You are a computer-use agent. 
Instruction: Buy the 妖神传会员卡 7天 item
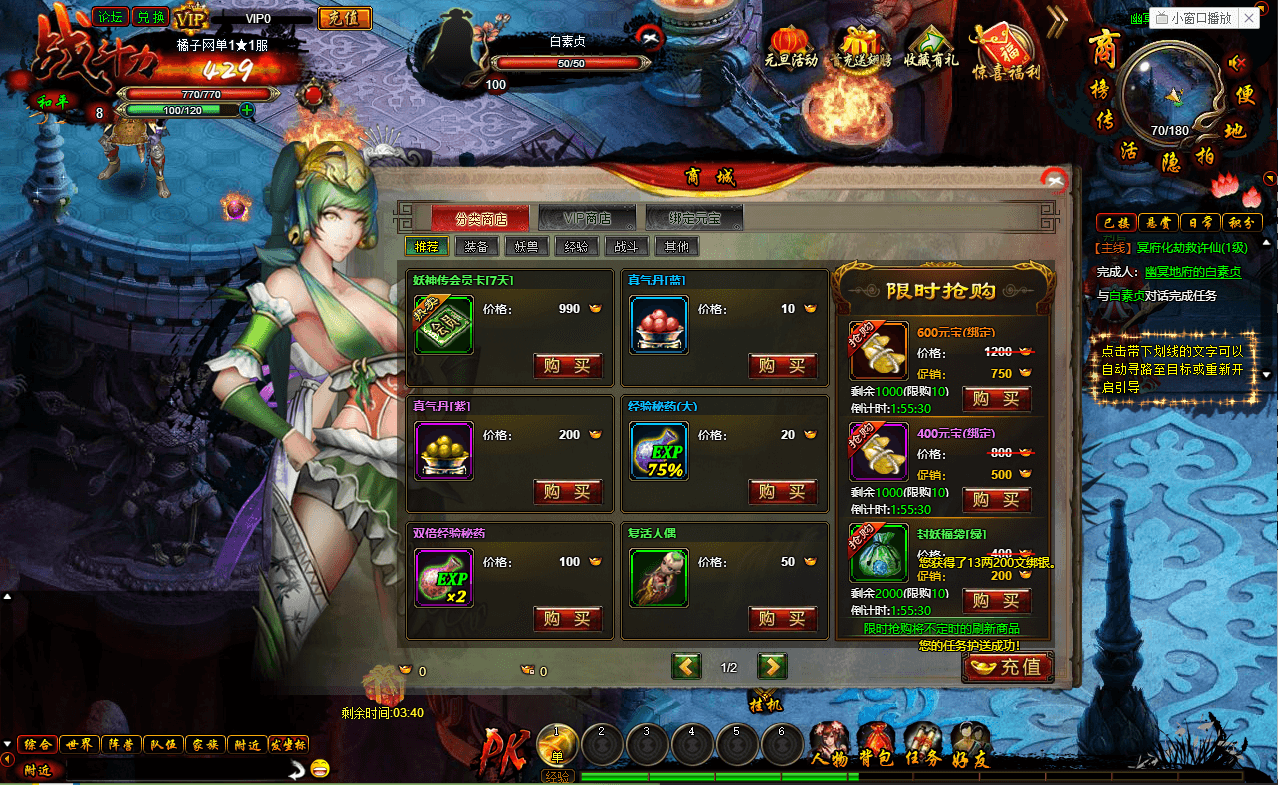(x=567, y=366)
